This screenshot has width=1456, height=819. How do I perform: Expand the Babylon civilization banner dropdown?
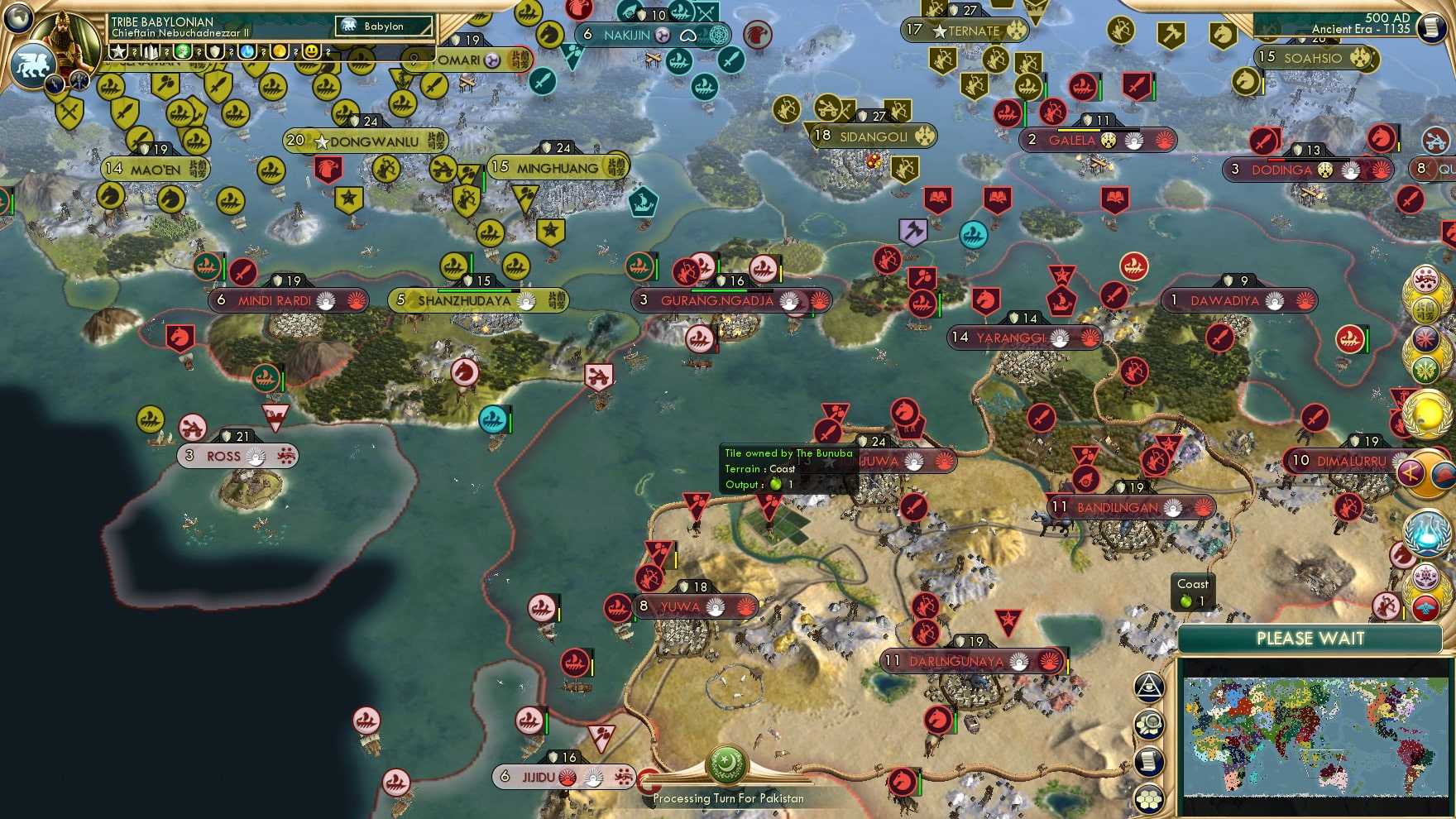coord(385,26)
